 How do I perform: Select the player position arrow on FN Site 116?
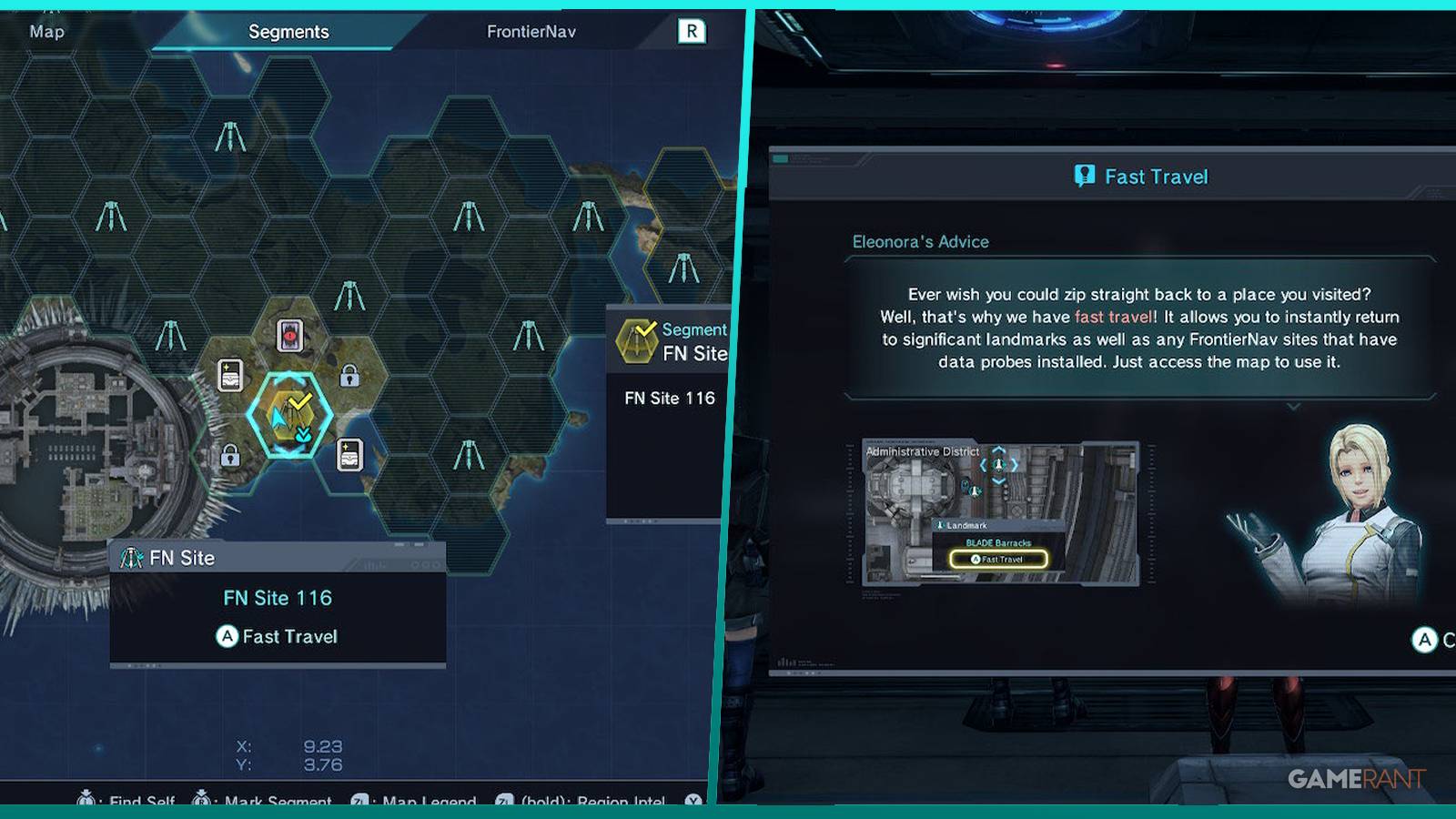pos(278,419)
